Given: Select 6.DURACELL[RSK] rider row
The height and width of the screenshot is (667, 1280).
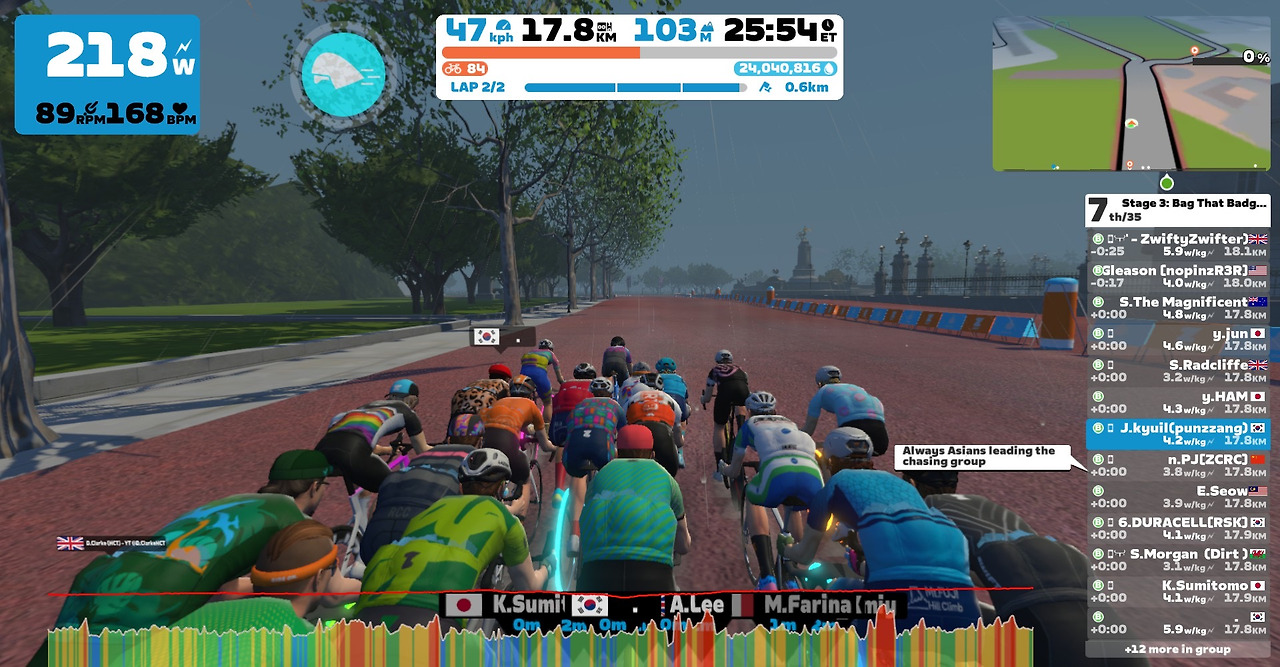Looking at the screenshot, I should coord(1178,528).
